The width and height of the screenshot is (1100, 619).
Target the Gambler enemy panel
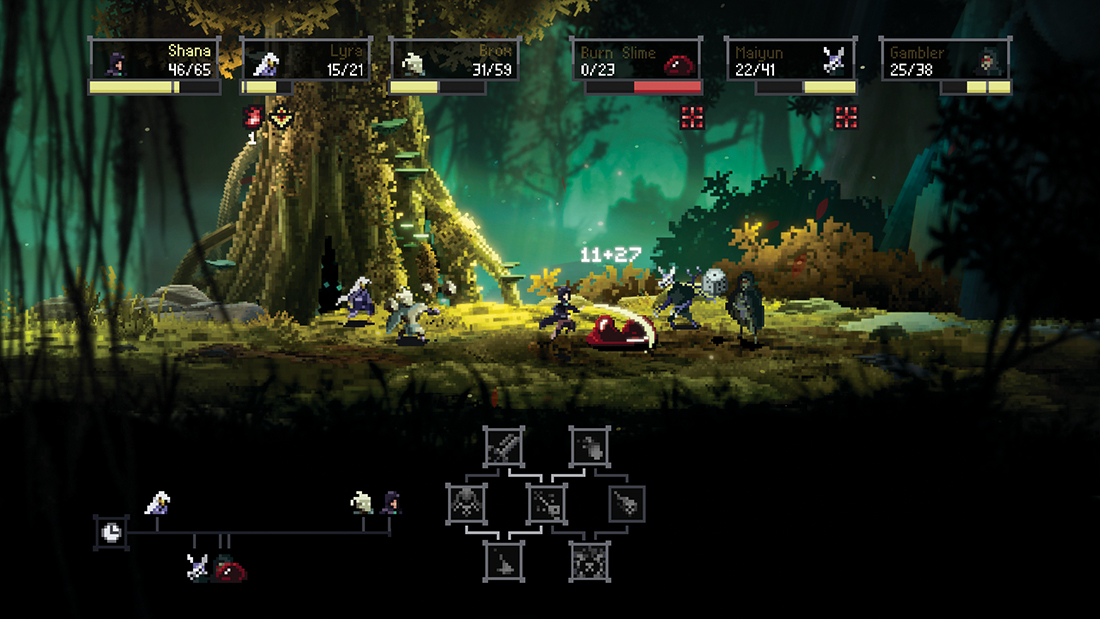pos(945,60)
